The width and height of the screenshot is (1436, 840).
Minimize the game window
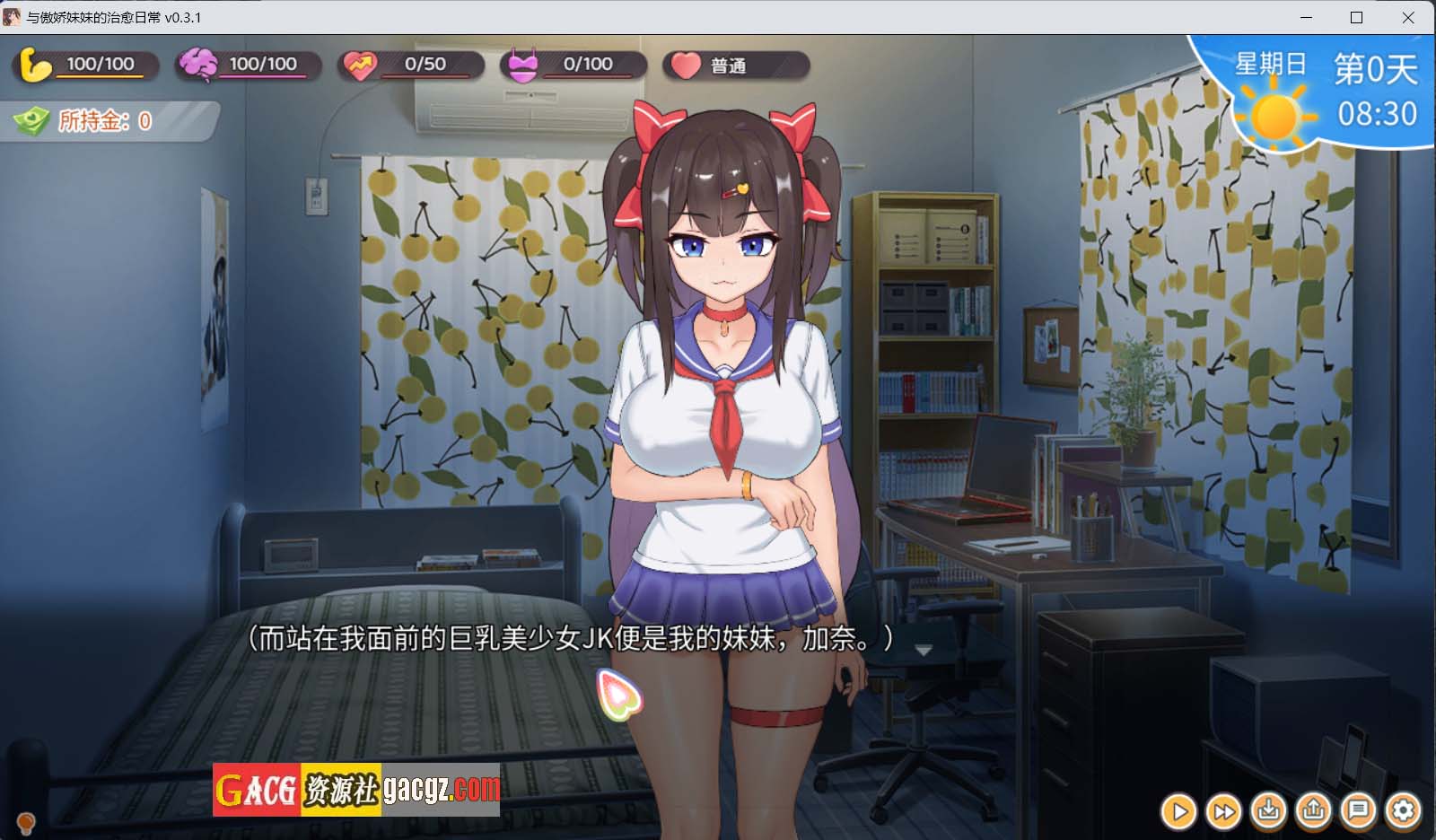pos(1306,17)
